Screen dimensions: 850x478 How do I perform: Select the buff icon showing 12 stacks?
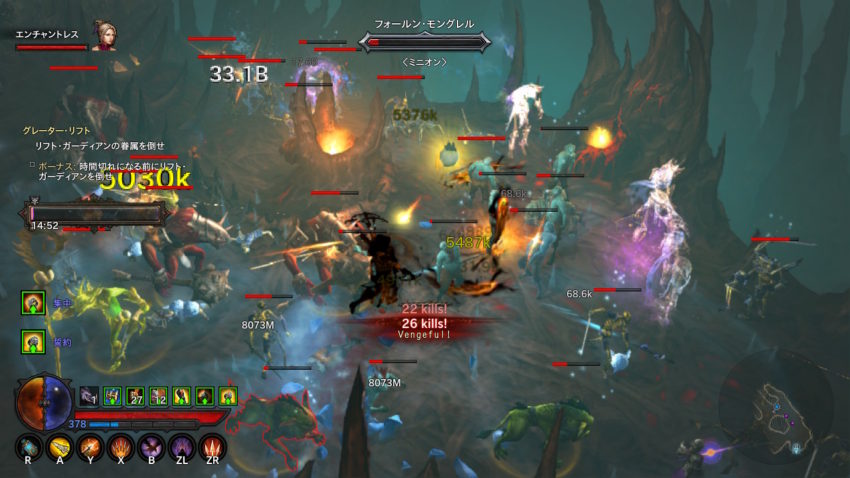158,396
